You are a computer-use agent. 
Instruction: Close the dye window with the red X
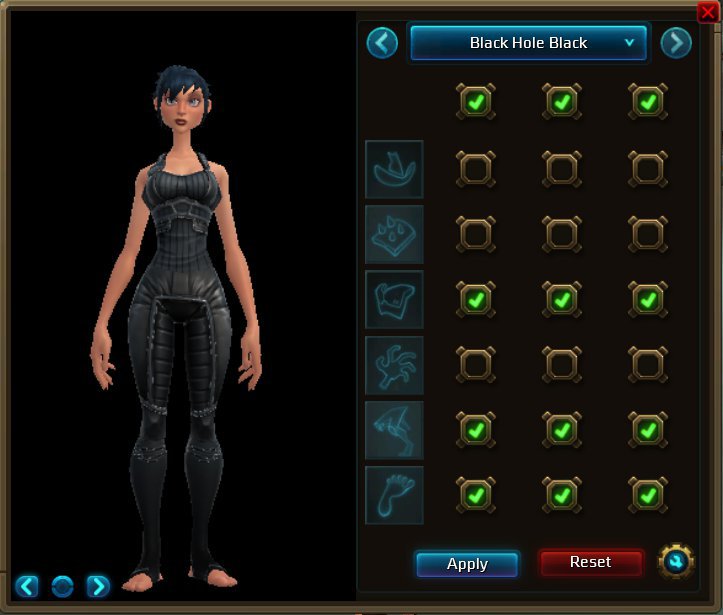click(x=708, y=11)
